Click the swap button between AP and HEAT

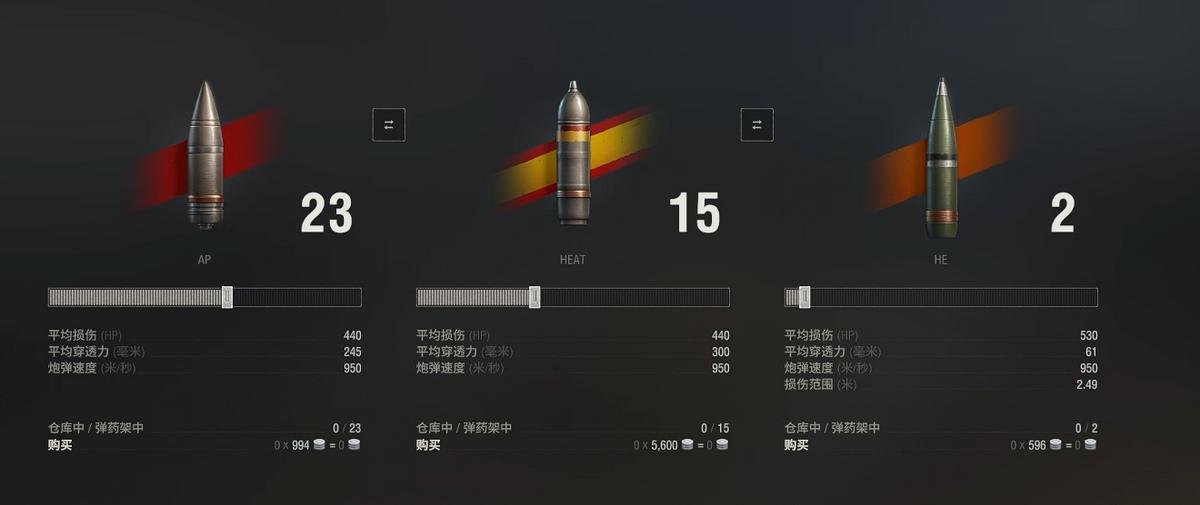click(x=389, y=124)
